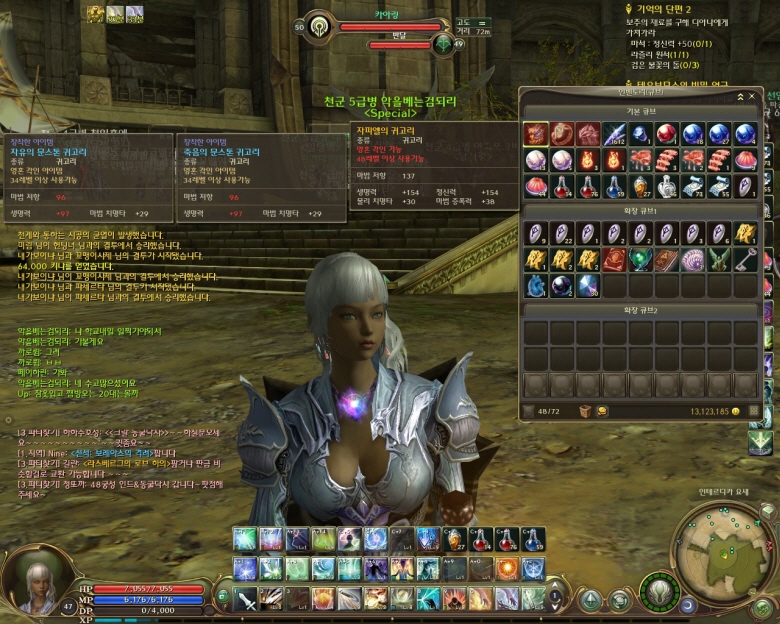Collapse the inventory with the double-arrow button

[739, 95]
